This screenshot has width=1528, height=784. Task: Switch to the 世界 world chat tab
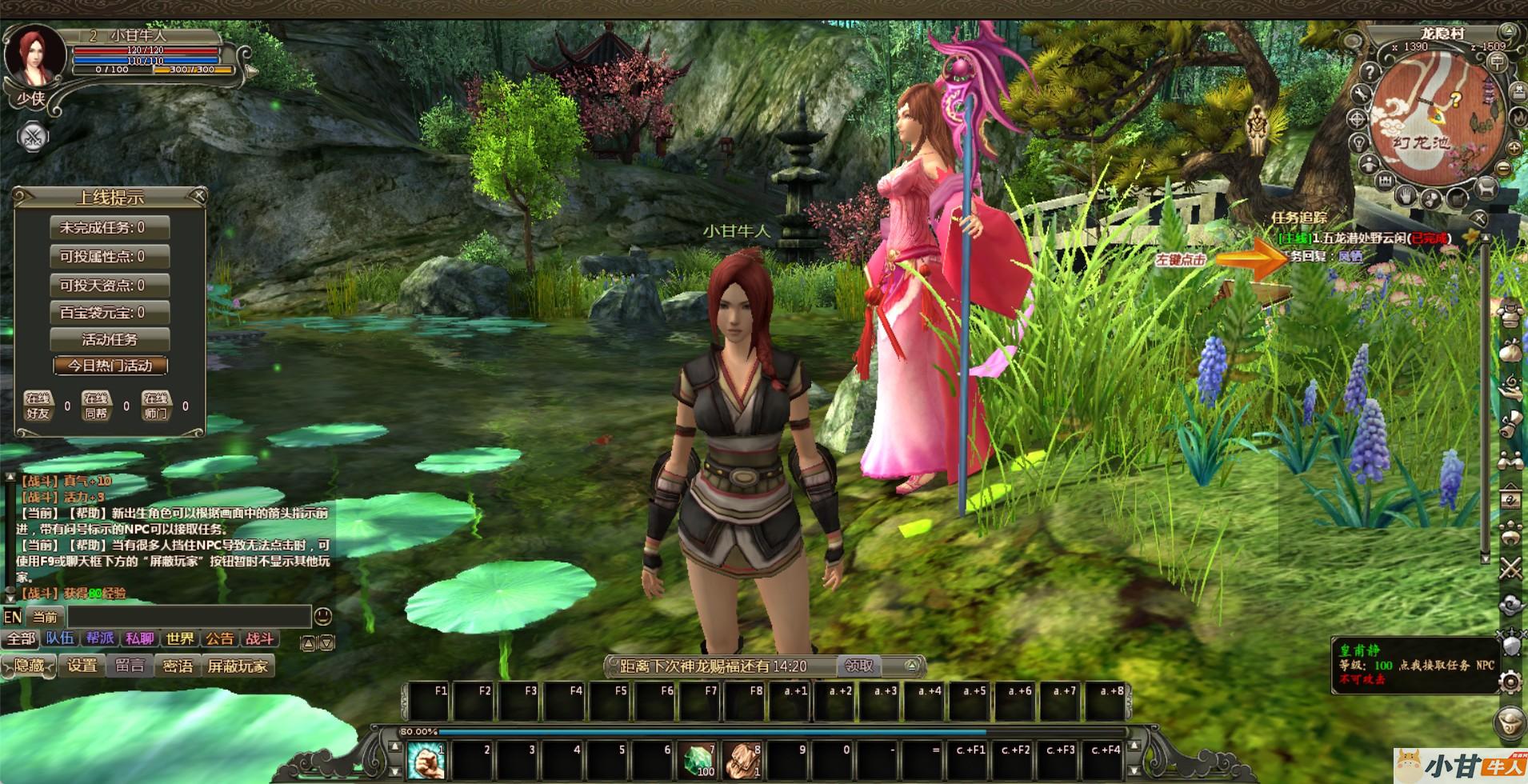point(180,638)
